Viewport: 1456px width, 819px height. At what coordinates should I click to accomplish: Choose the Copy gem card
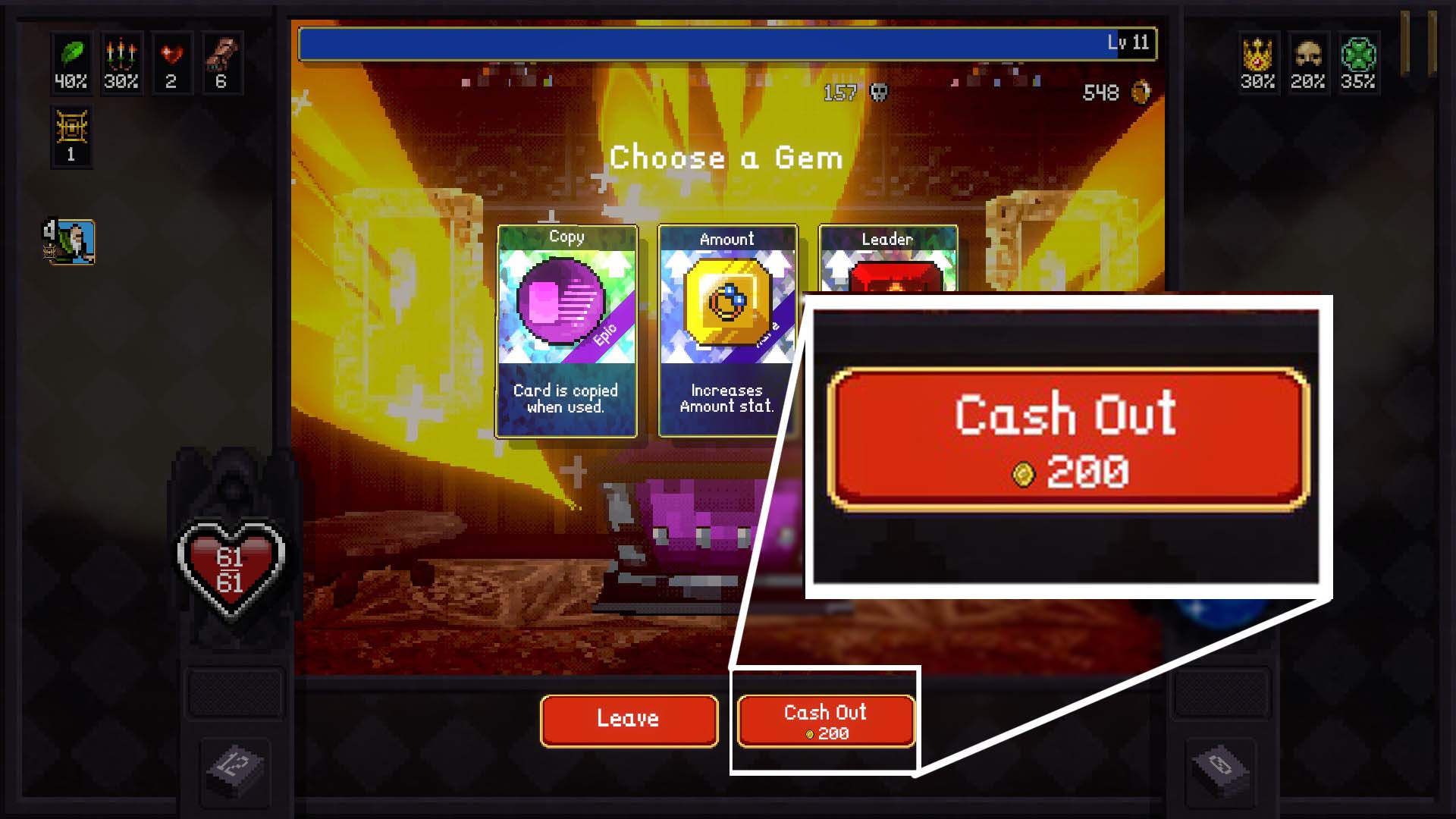pos(566,330)
